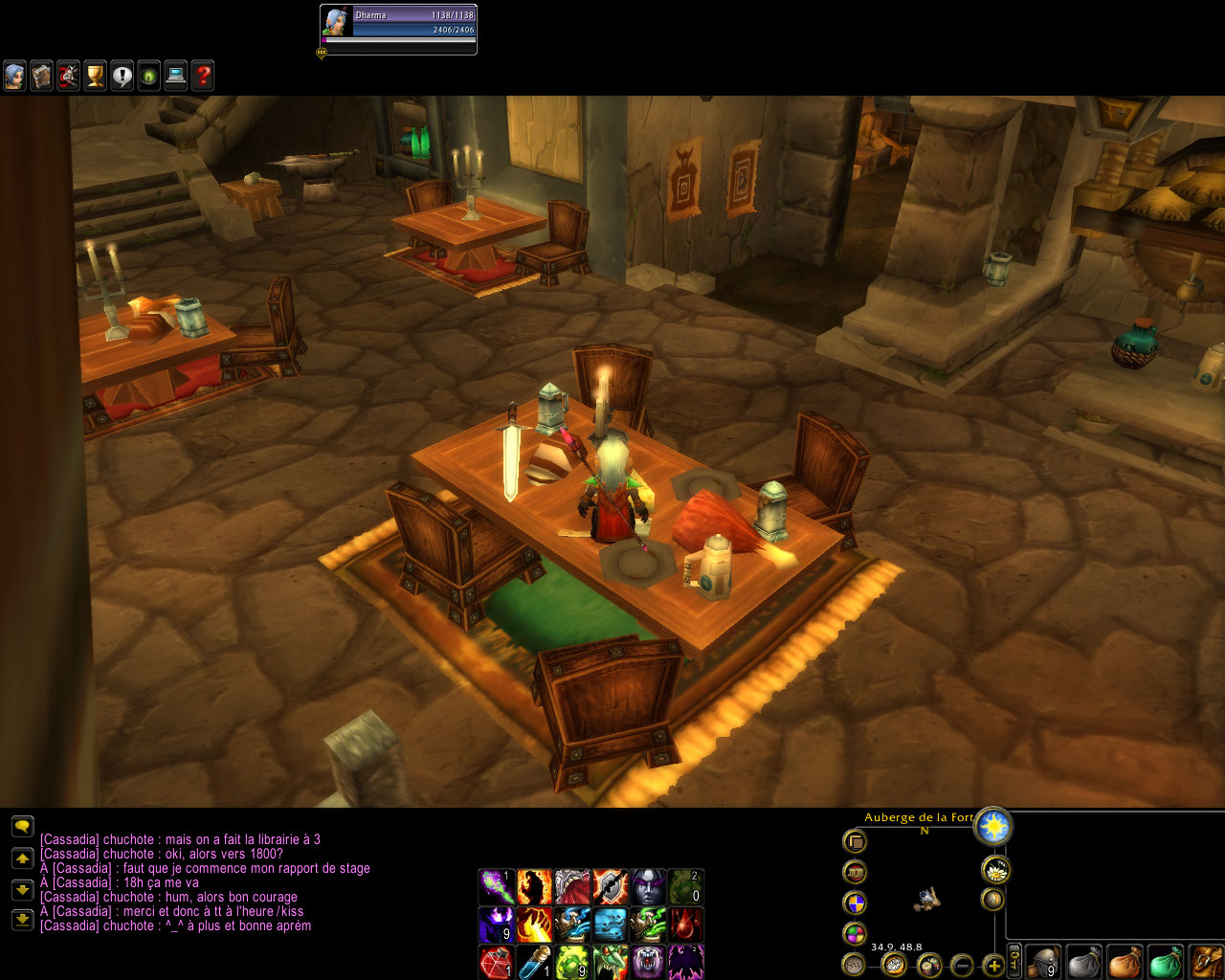This screenshot has height=980, width=1225.
Task: Use the red healthstone item slot
Action: [x=496, y=962]
